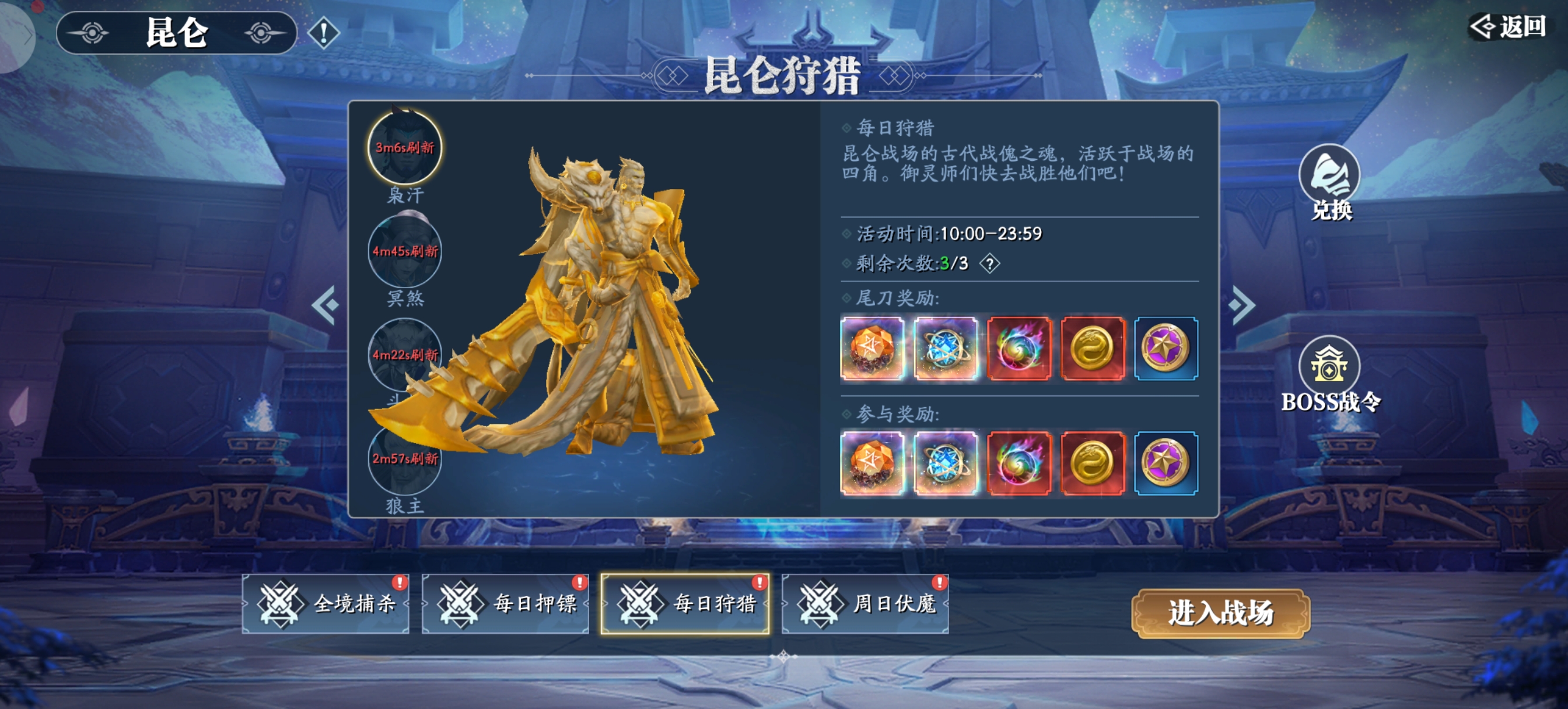Show help for 剩余次数 question mark
Viewport: 1568px width, 709px height.
pyautogui.click(x=990, y=264)
